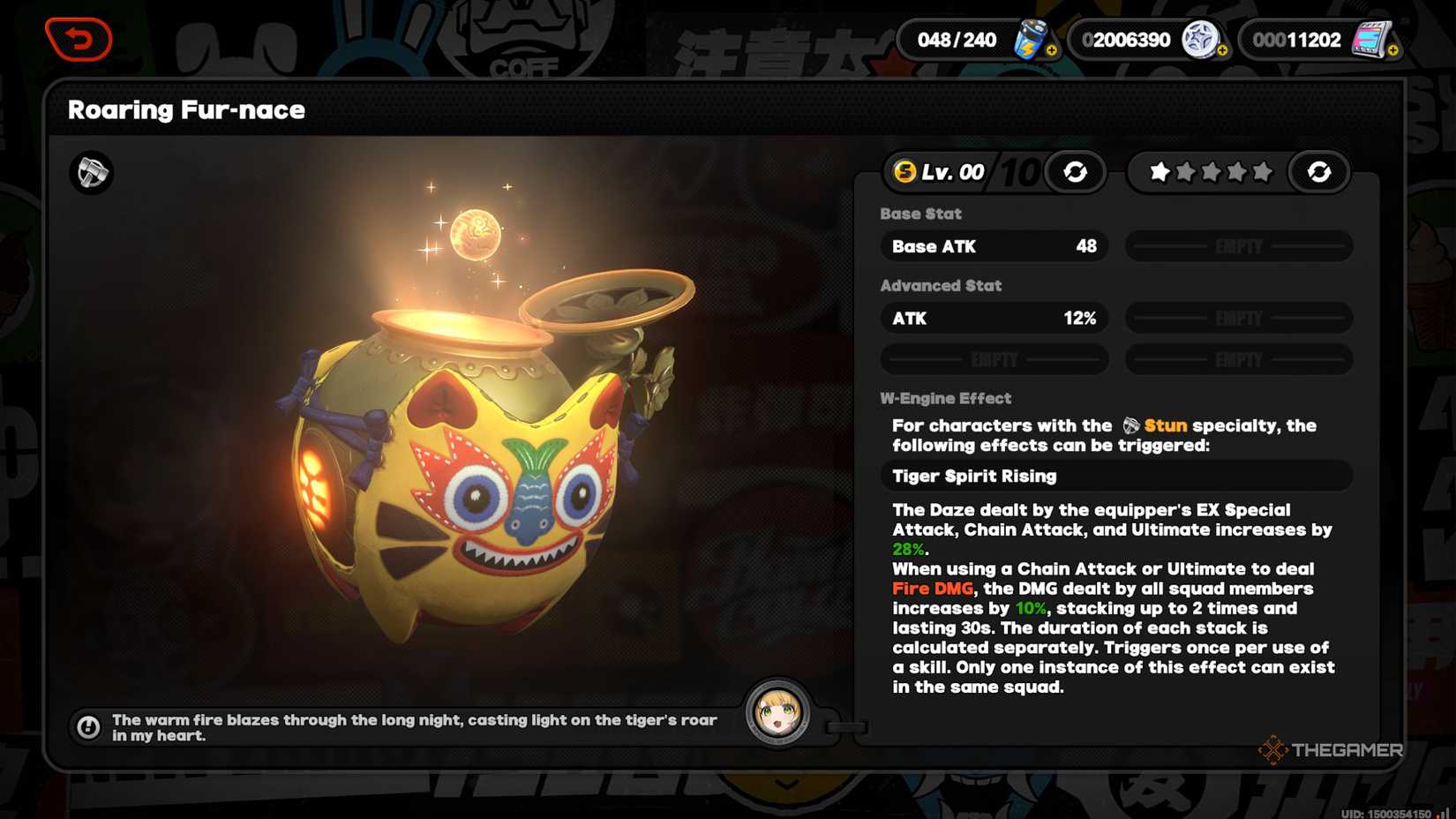Select the ATK 12% advanced stat row
Viewport: 1456px width, 819px height.
[994, 319]
